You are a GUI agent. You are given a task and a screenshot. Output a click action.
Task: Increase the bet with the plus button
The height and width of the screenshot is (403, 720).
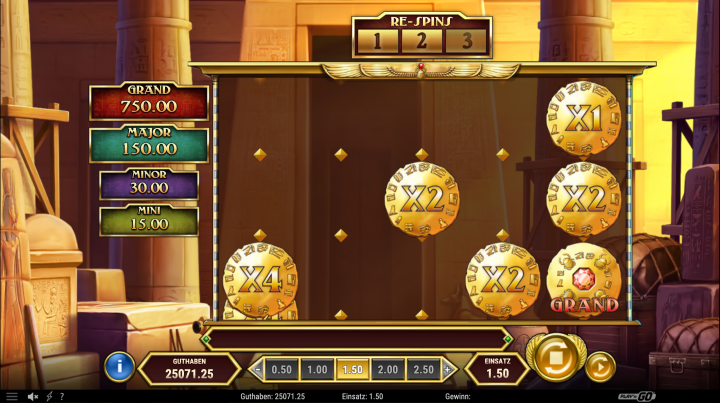[447, 369]
